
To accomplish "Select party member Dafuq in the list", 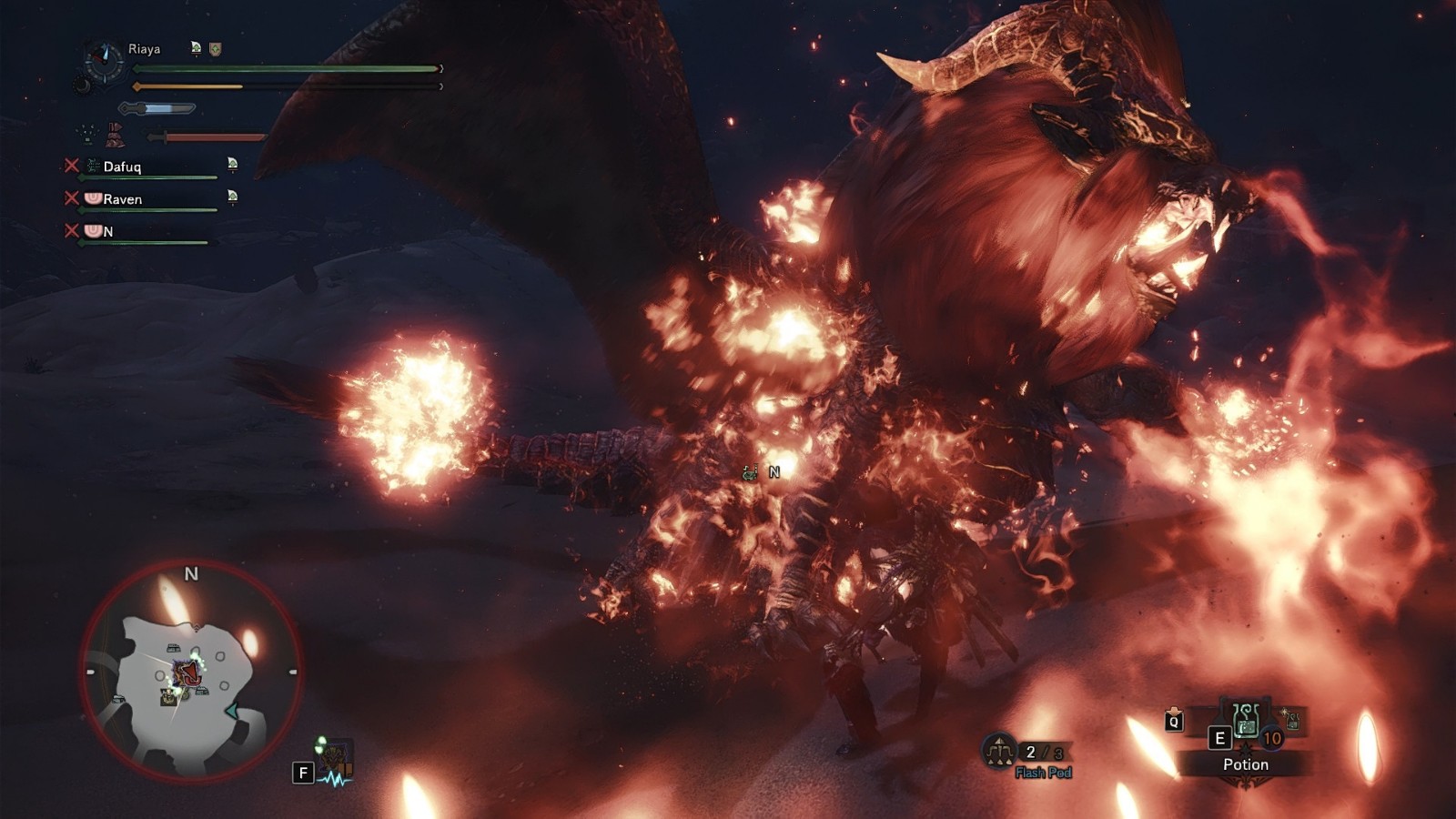I will 122,167.
